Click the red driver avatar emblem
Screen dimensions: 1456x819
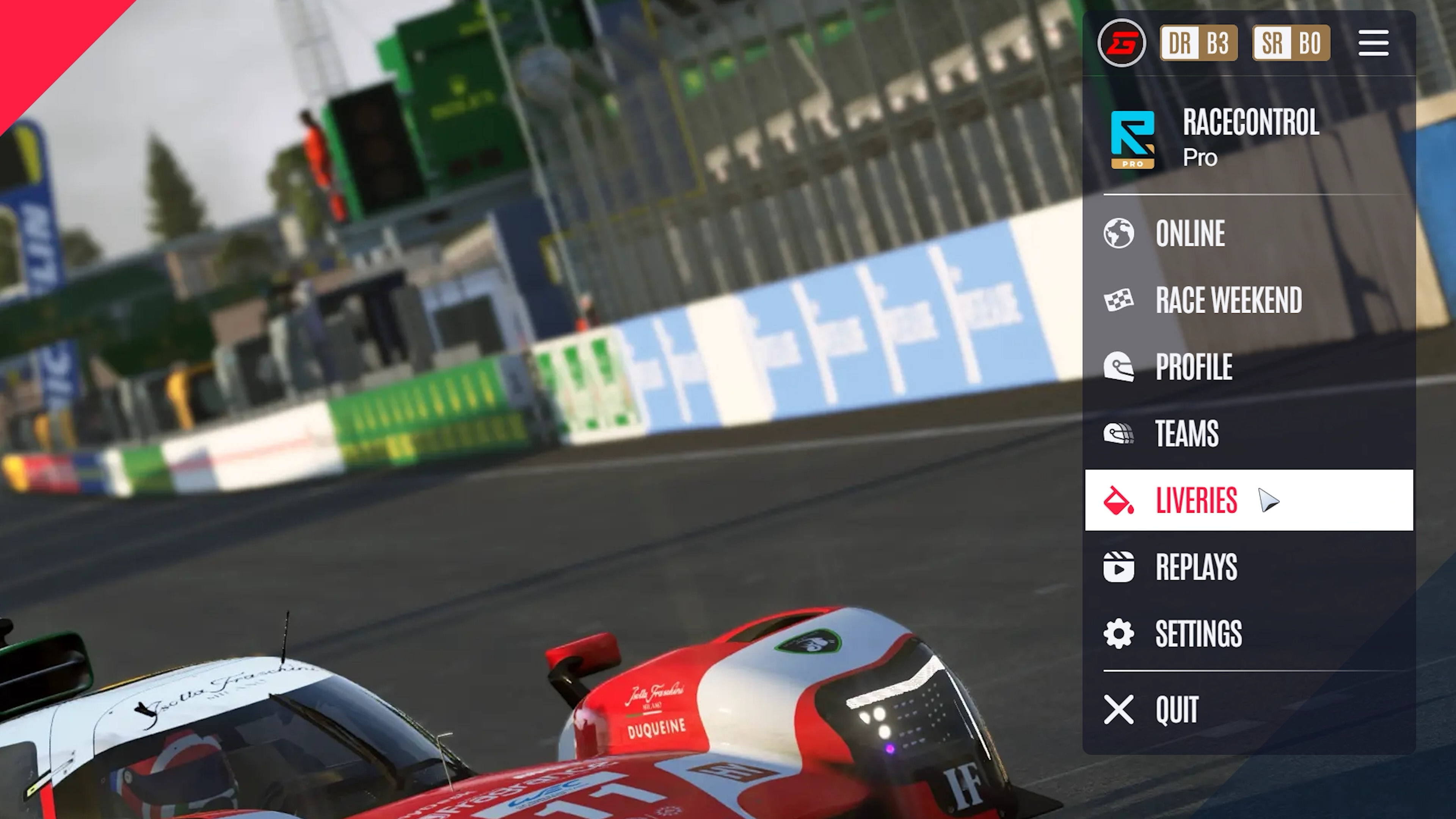1122,43
